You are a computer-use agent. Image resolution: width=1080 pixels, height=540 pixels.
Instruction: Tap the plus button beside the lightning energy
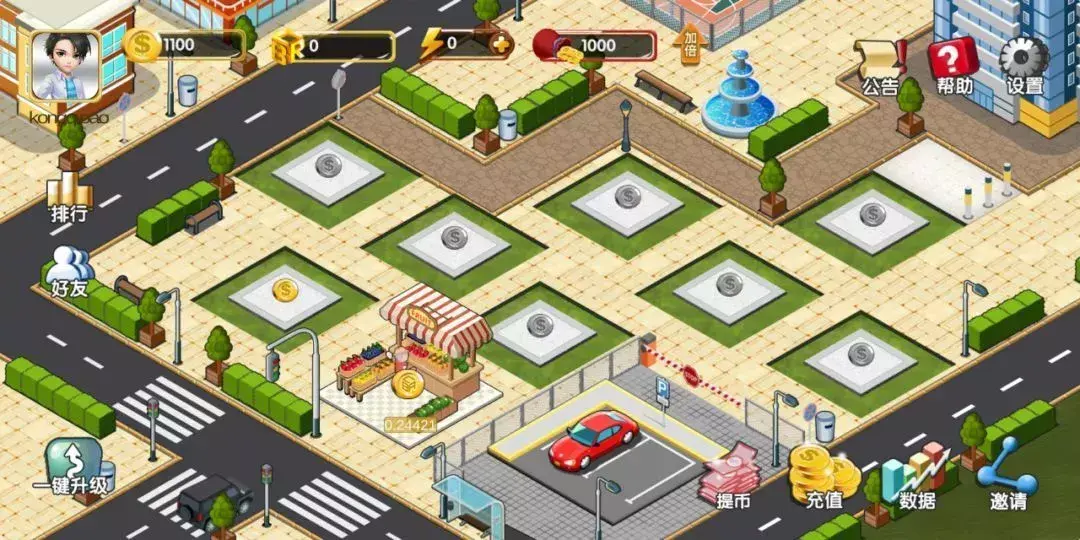tap(500, 43)
